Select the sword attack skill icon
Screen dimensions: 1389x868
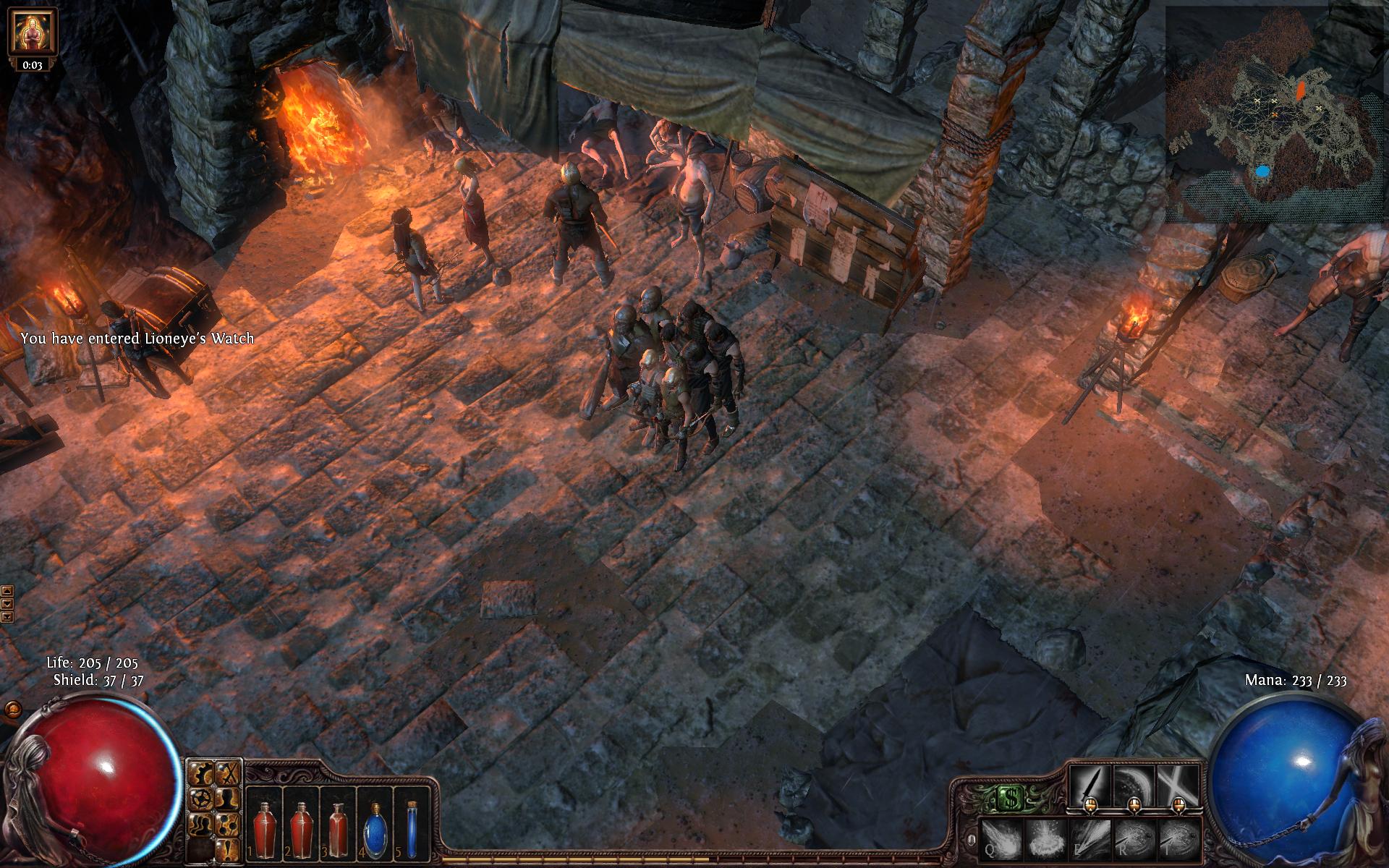click(x=1091, y=785)
